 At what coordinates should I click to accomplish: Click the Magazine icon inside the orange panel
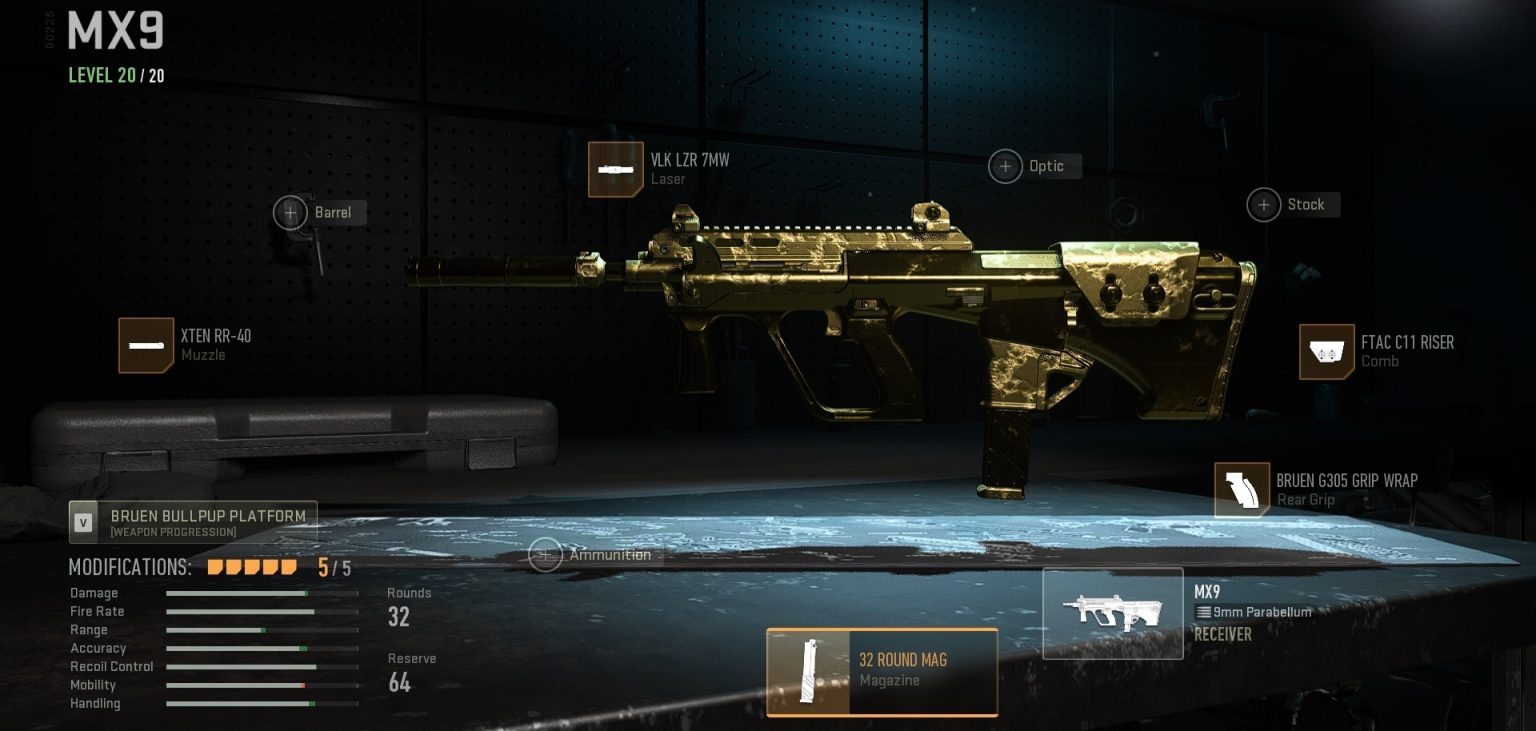[810, 672]
